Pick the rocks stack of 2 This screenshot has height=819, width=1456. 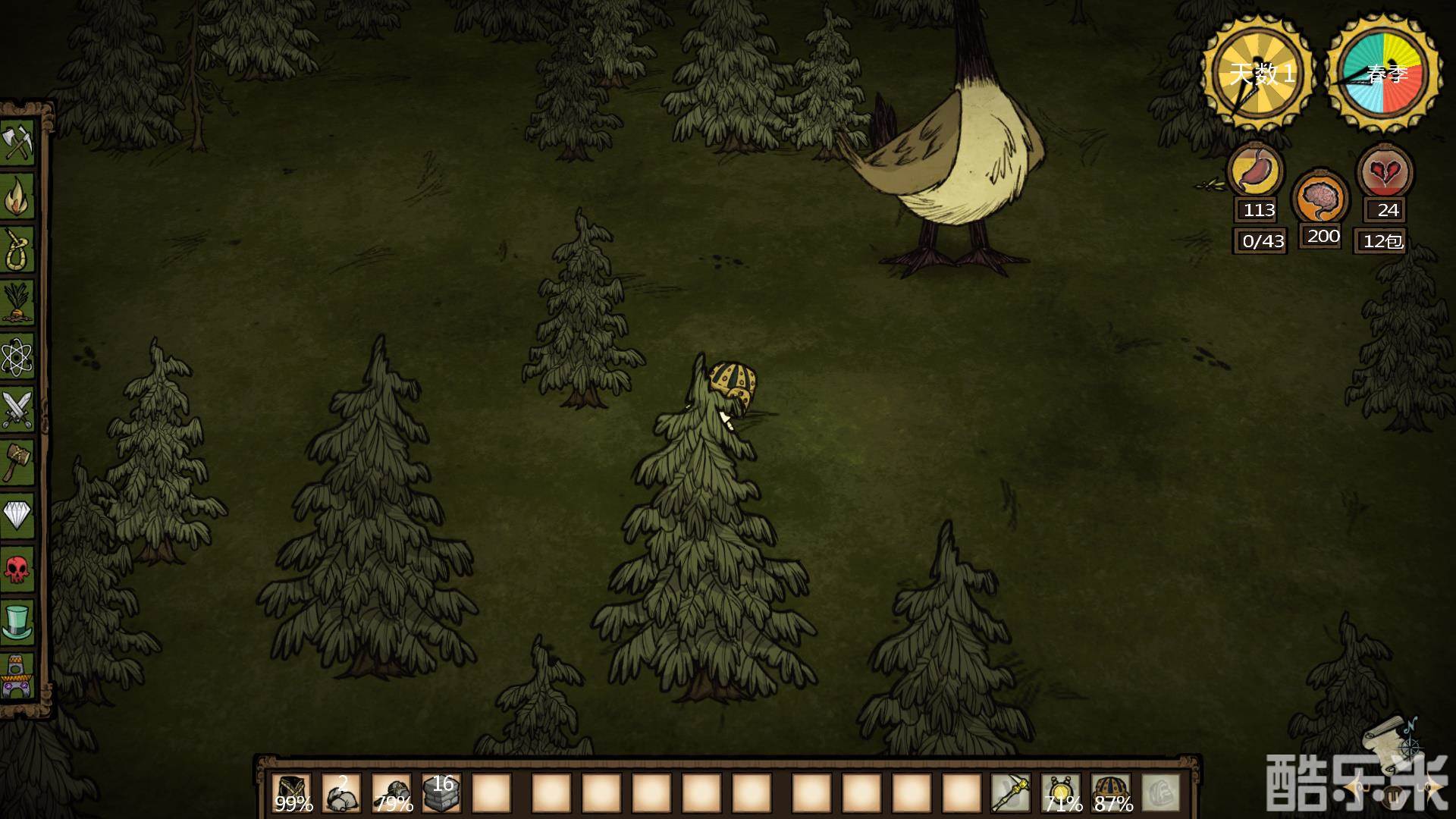(342, 793)
